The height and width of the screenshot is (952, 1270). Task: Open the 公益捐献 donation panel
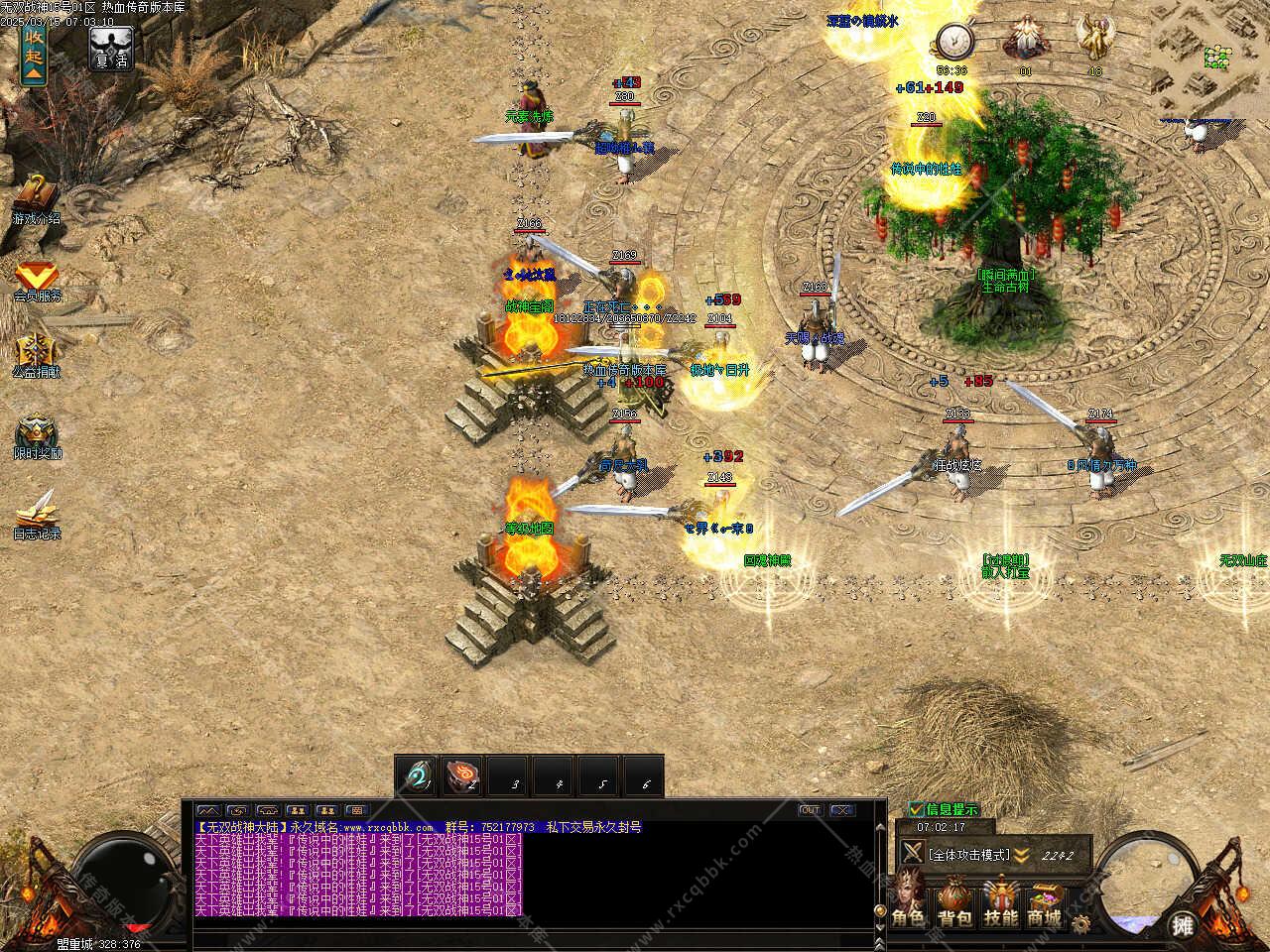point(37,354)
